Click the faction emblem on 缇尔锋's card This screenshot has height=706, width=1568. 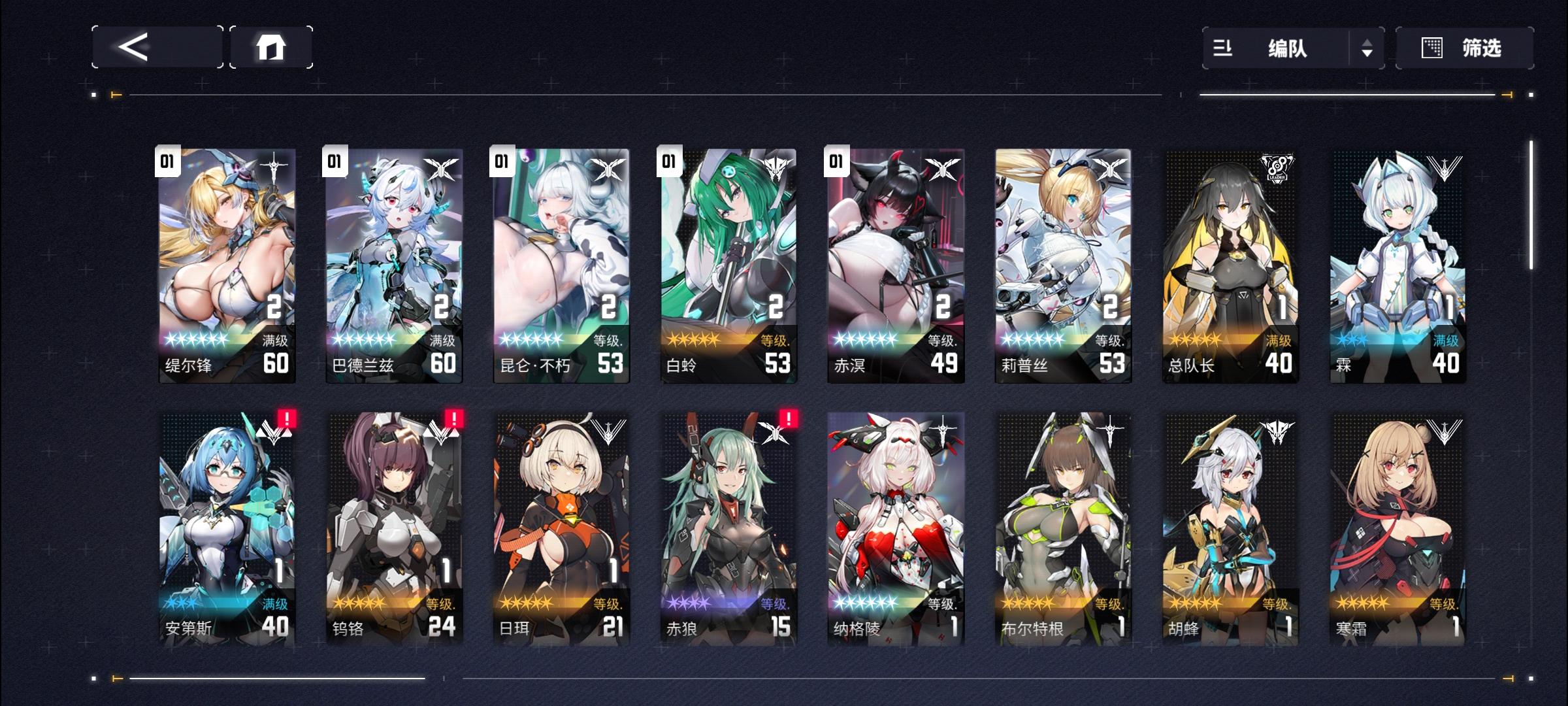(x=276, y=165)
